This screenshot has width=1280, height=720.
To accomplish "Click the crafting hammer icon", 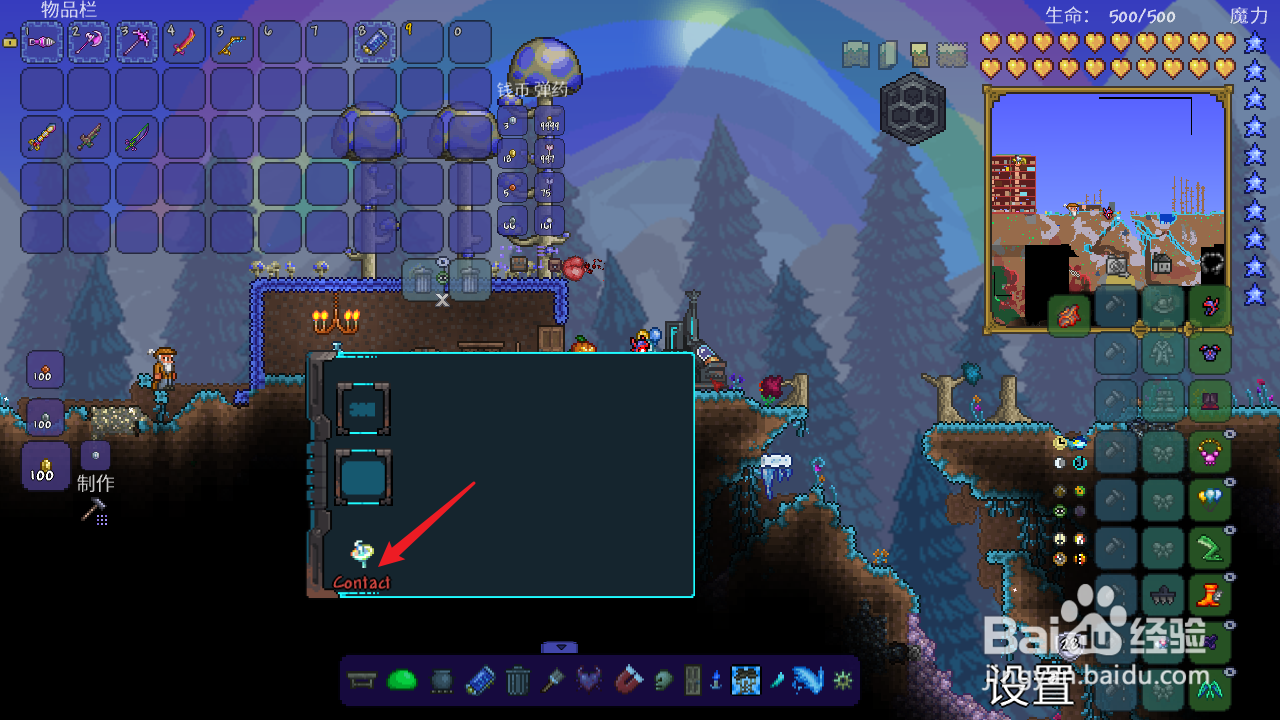I will 94,512.
